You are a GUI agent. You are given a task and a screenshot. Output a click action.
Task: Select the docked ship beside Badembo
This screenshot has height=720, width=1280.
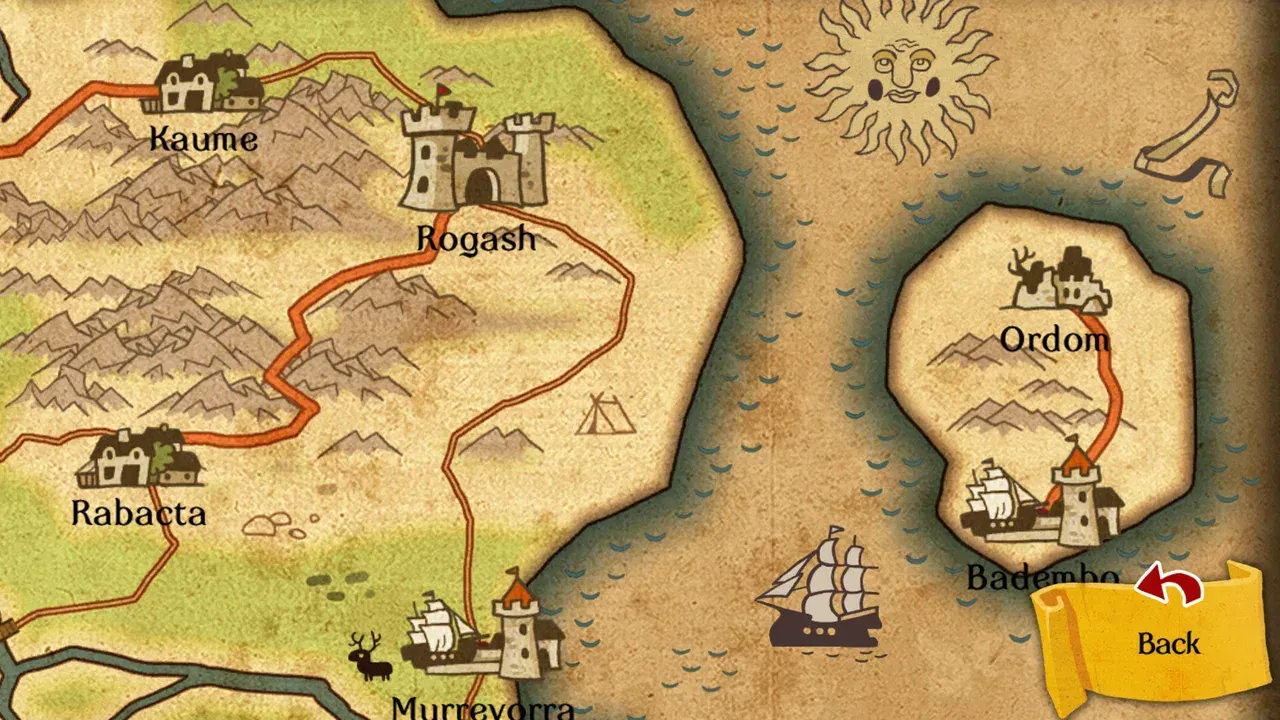pos(995,500)
